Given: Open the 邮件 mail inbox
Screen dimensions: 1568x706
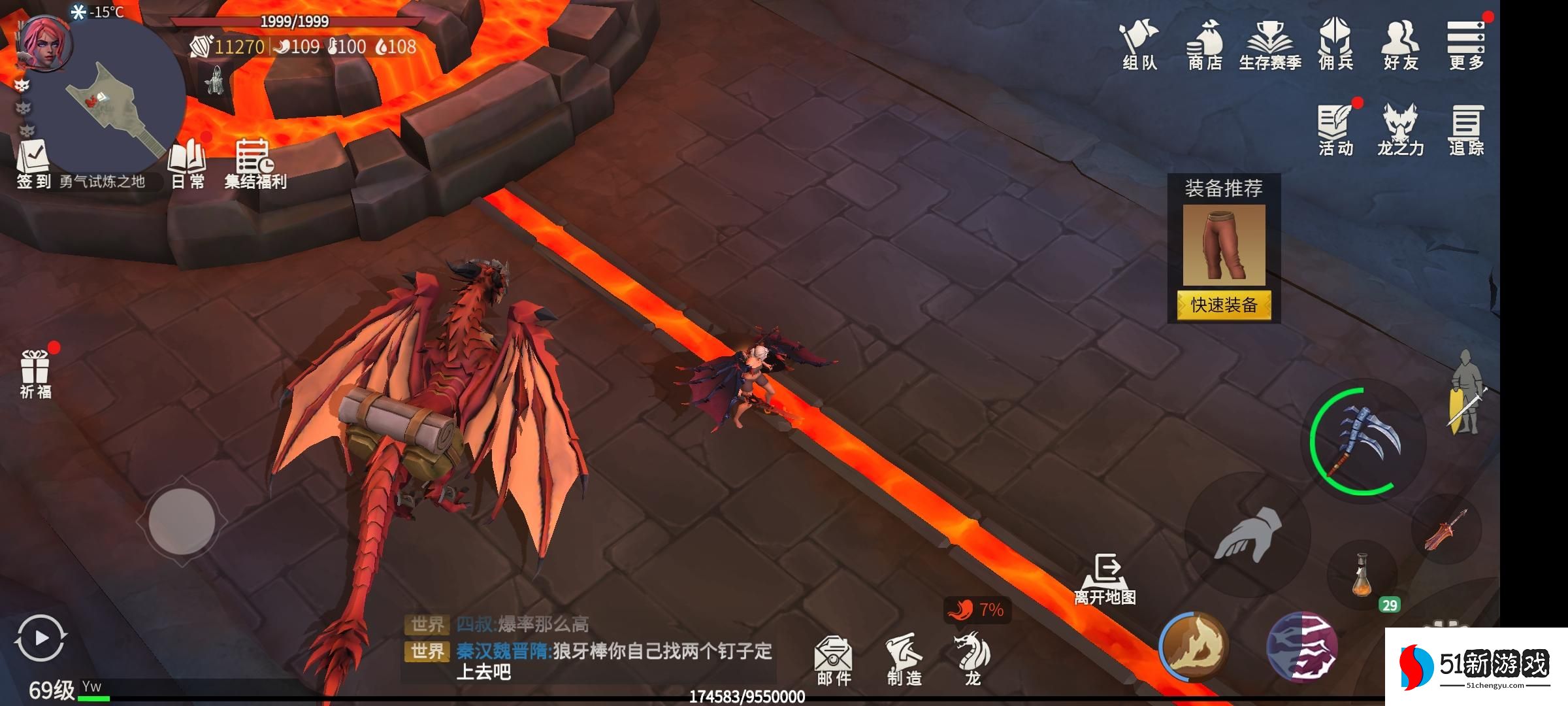Looking at the screenshot, I should click(834, 659).
